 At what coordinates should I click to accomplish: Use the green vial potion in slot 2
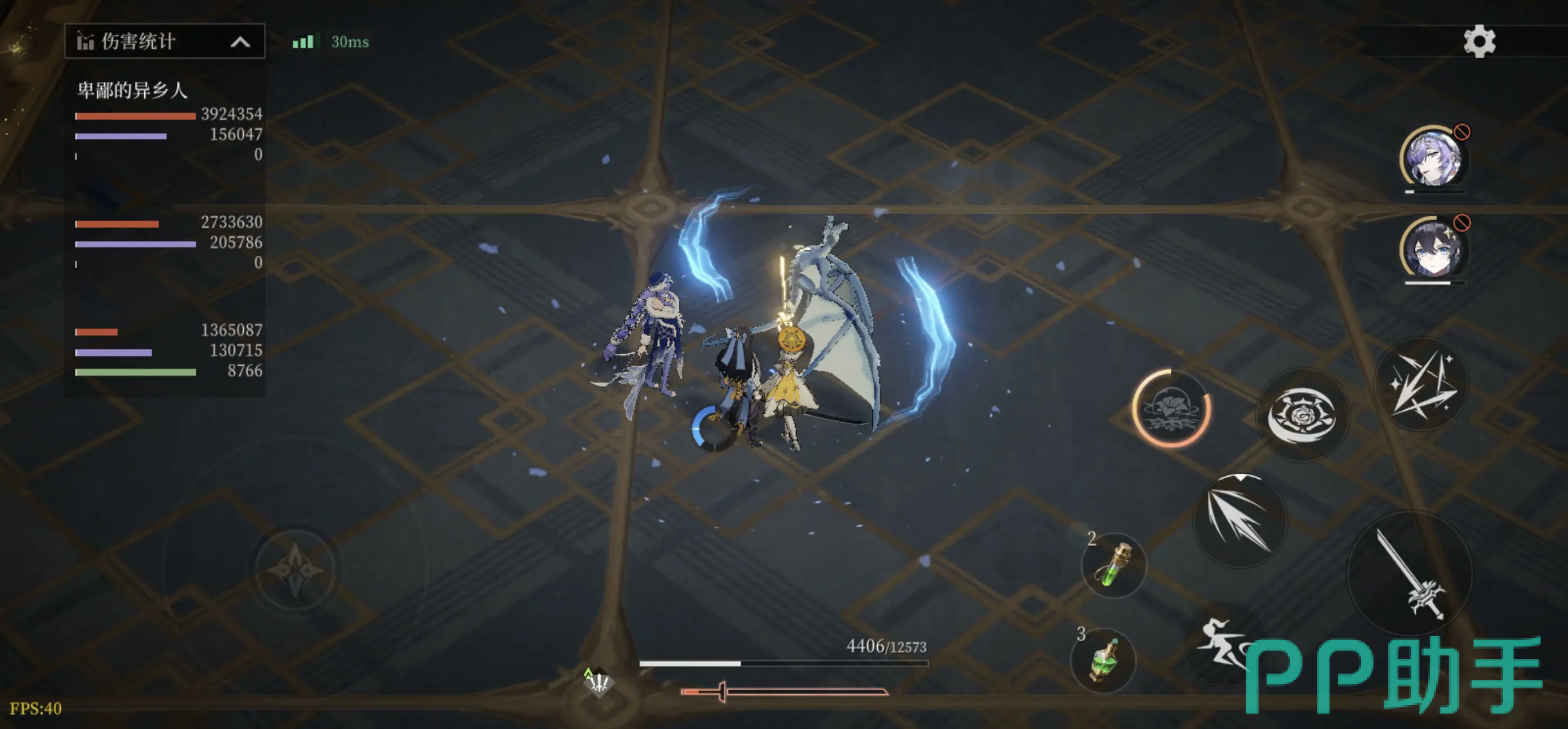(1114, 566)
